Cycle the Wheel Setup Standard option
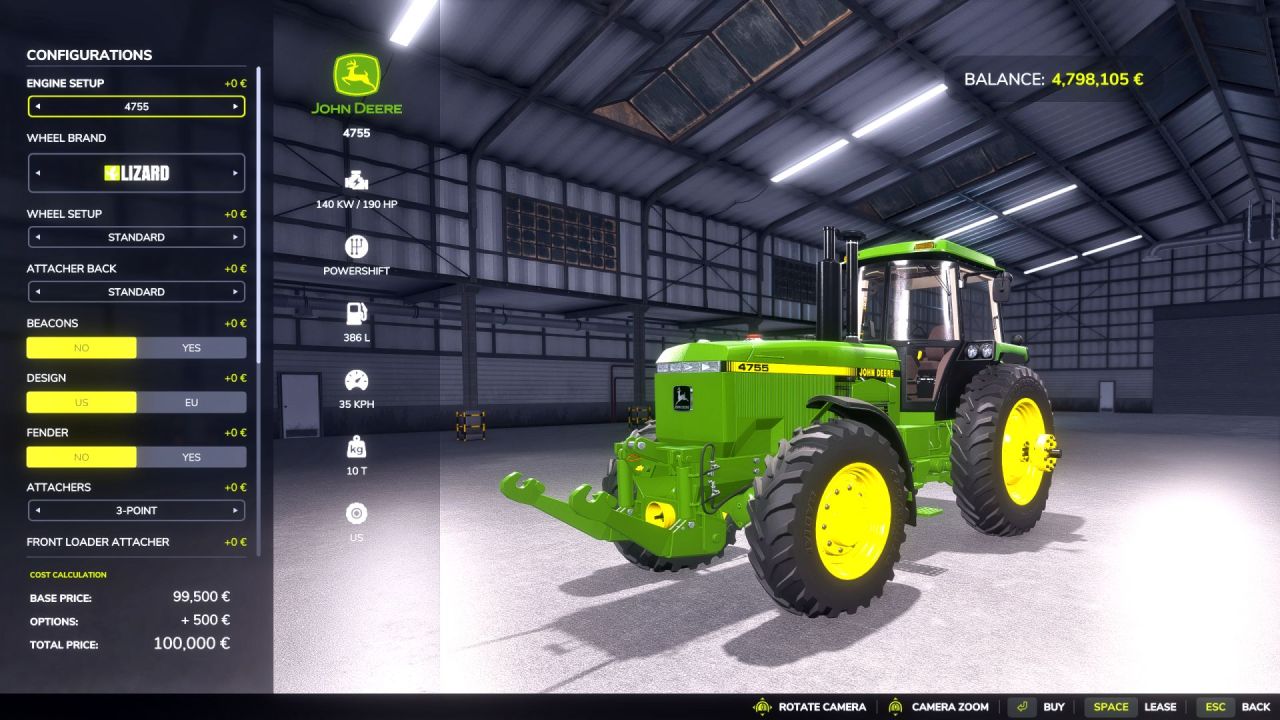 click(237, 237)
